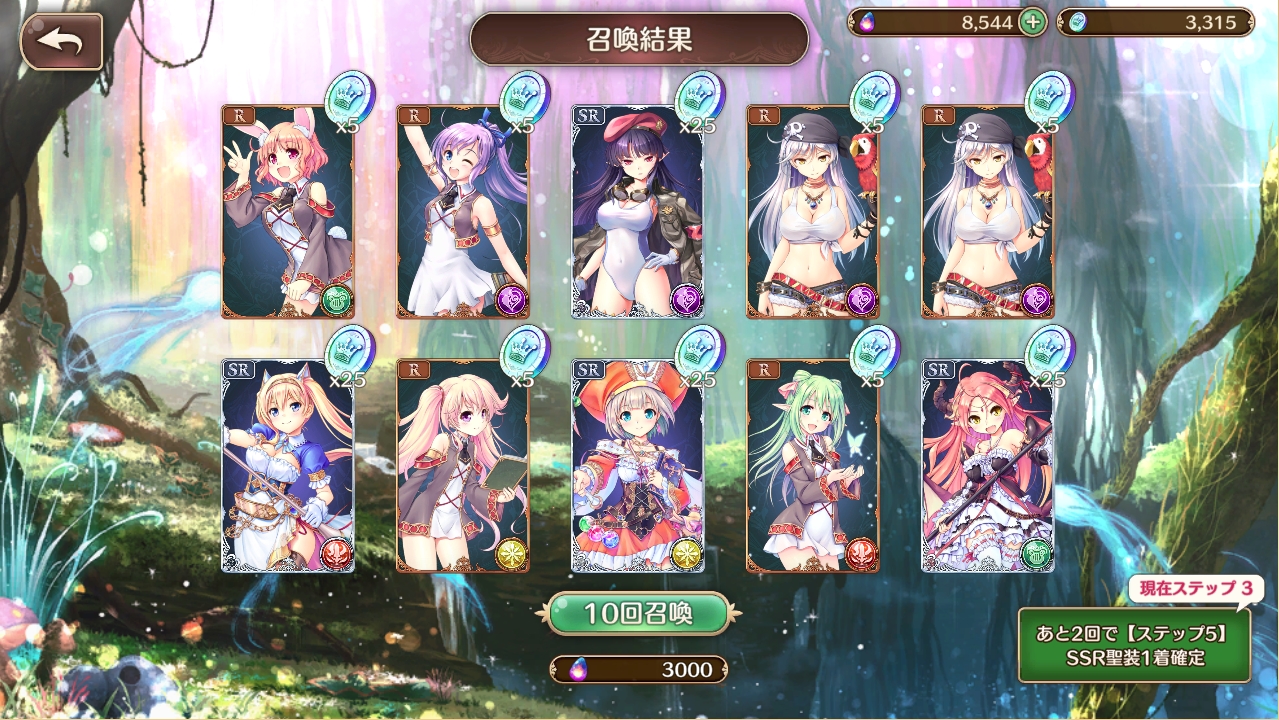Image resolution: width=1279 pixels, height=720 pixels.
Task: Select the bunny-eared girl R card
Action: (287, 212)
